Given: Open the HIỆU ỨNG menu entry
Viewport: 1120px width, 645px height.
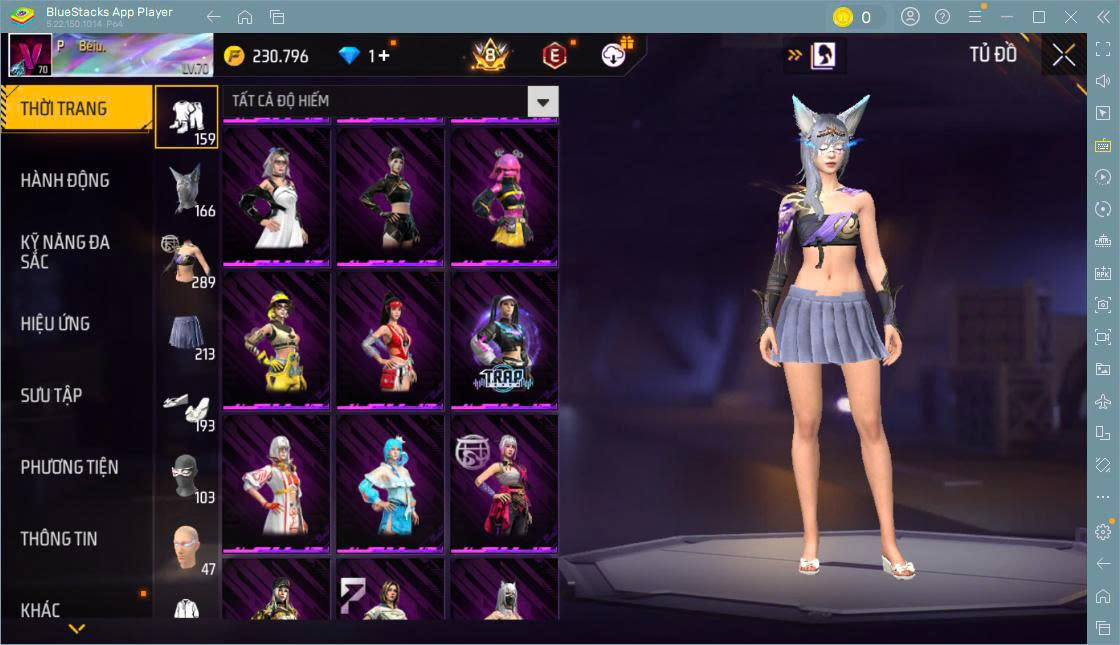Looking at the screenshot, I should click(x=55, y=324).
